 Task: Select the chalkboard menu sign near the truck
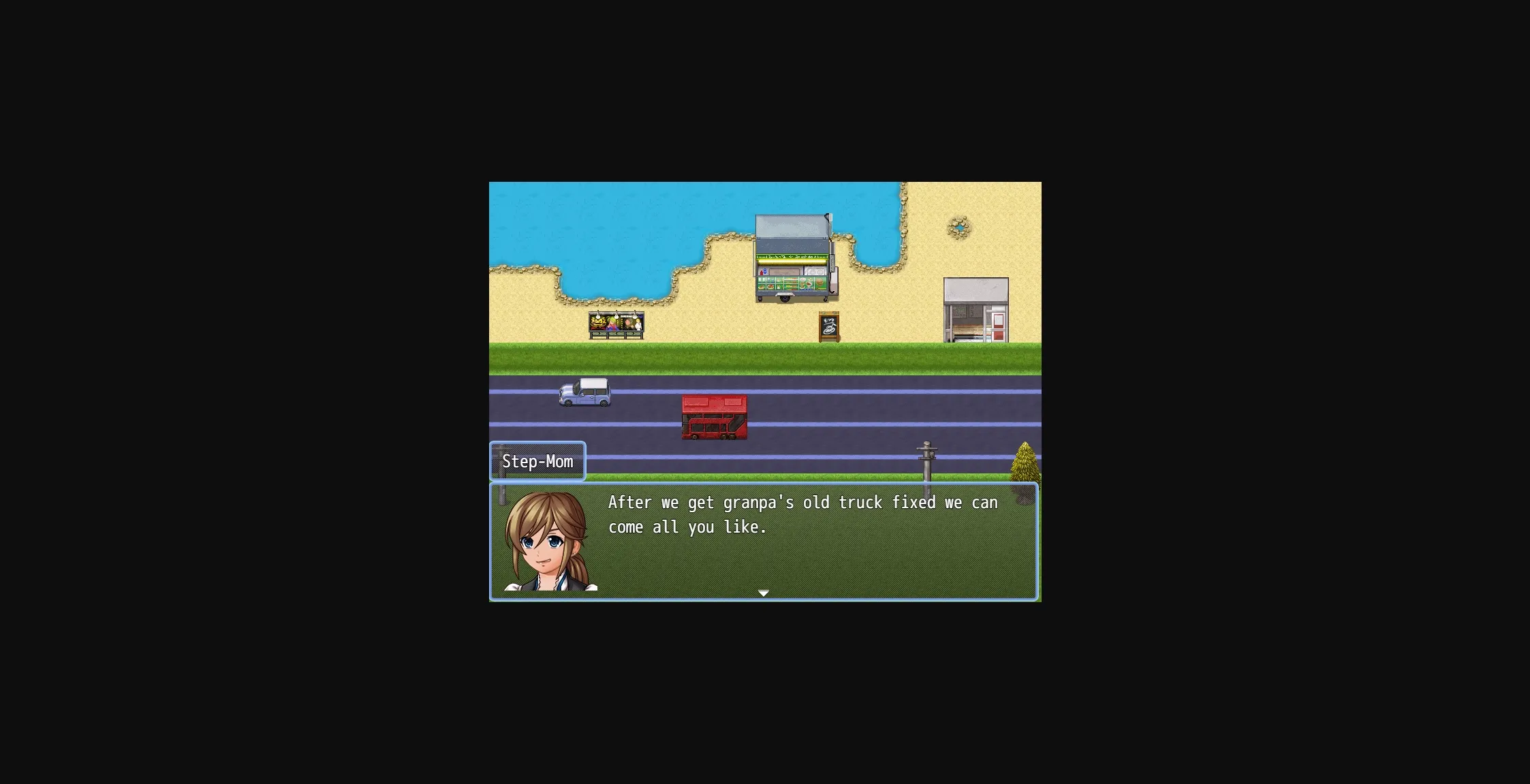[828, 327]
